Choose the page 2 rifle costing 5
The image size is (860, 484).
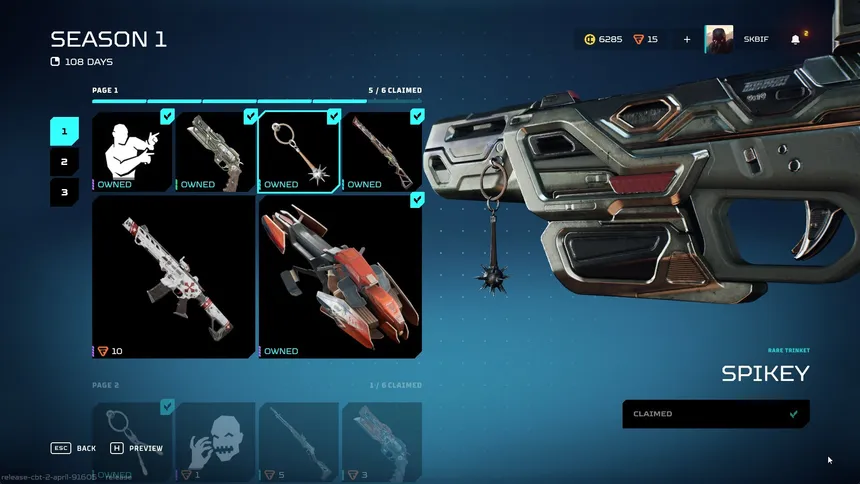(x=299, y=440)
